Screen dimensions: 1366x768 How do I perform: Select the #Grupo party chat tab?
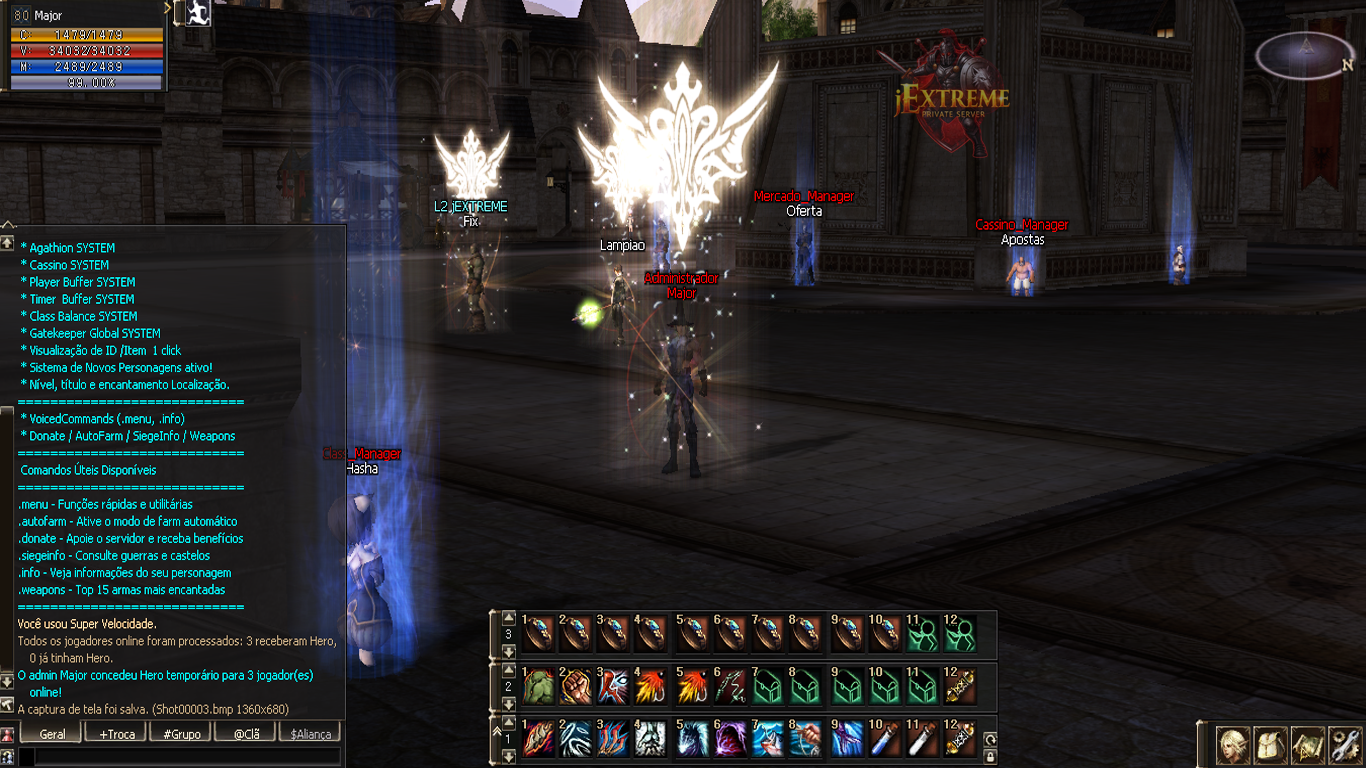click(x=181, y=733)
